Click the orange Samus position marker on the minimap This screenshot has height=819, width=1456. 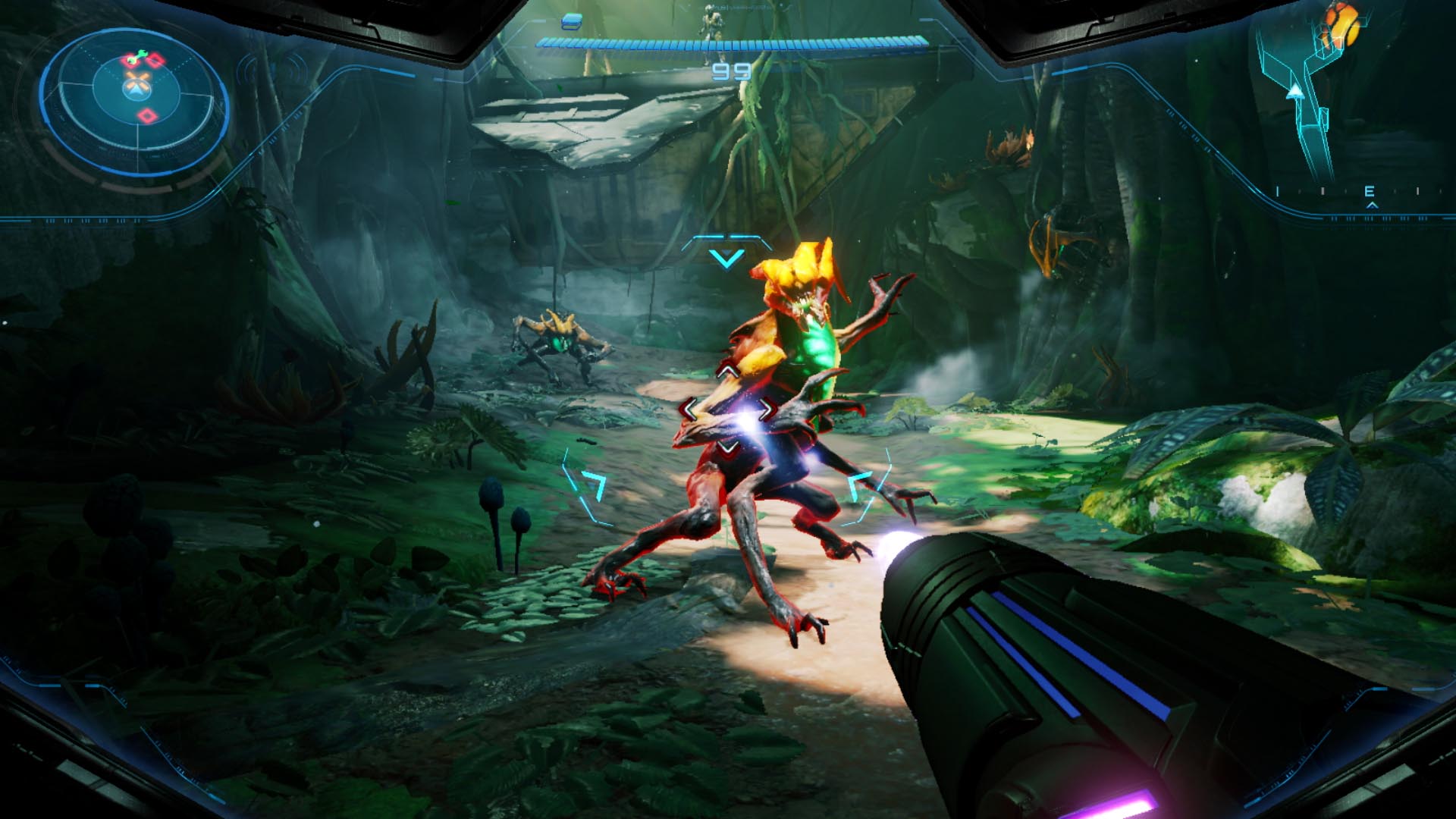click(1341, 27)
